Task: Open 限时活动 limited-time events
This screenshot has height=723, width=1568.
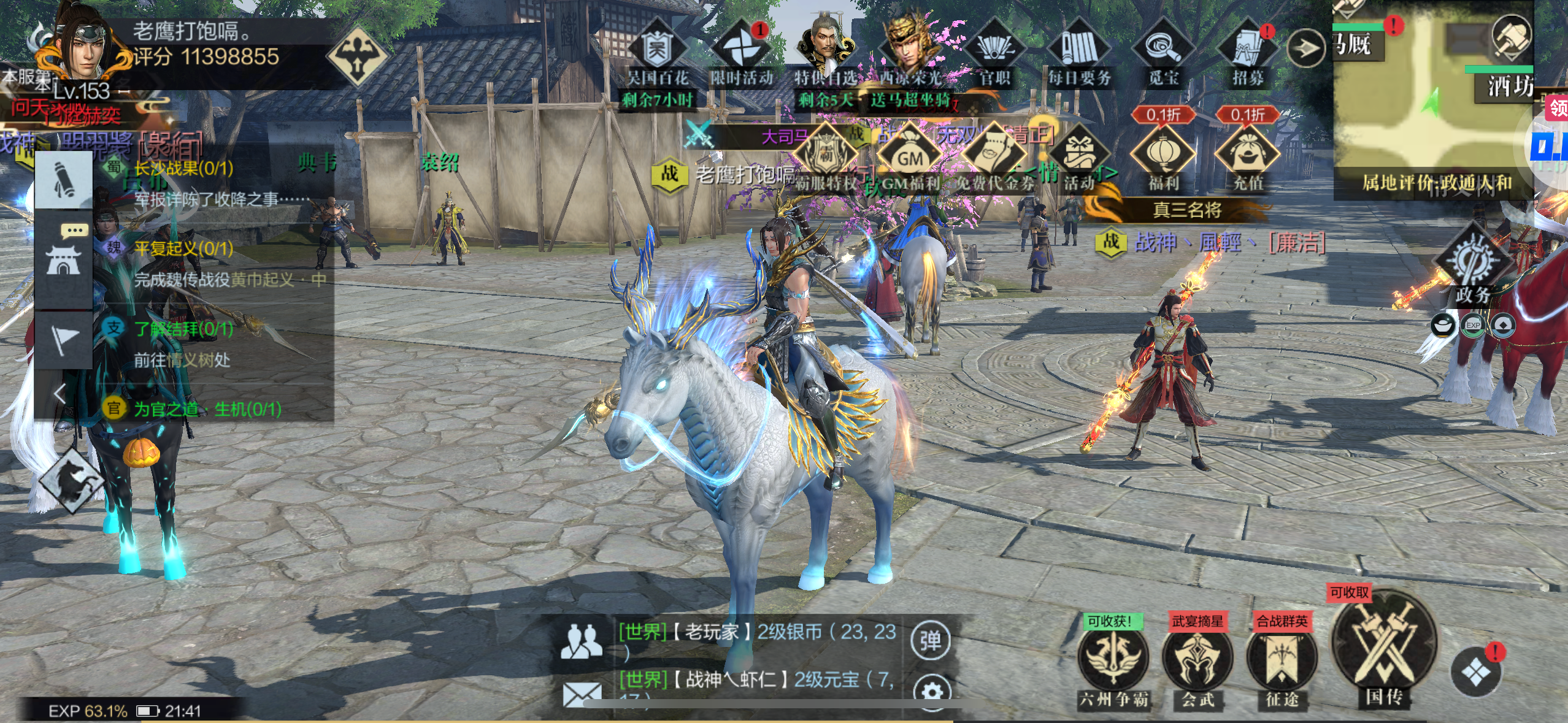Action: 741,49
